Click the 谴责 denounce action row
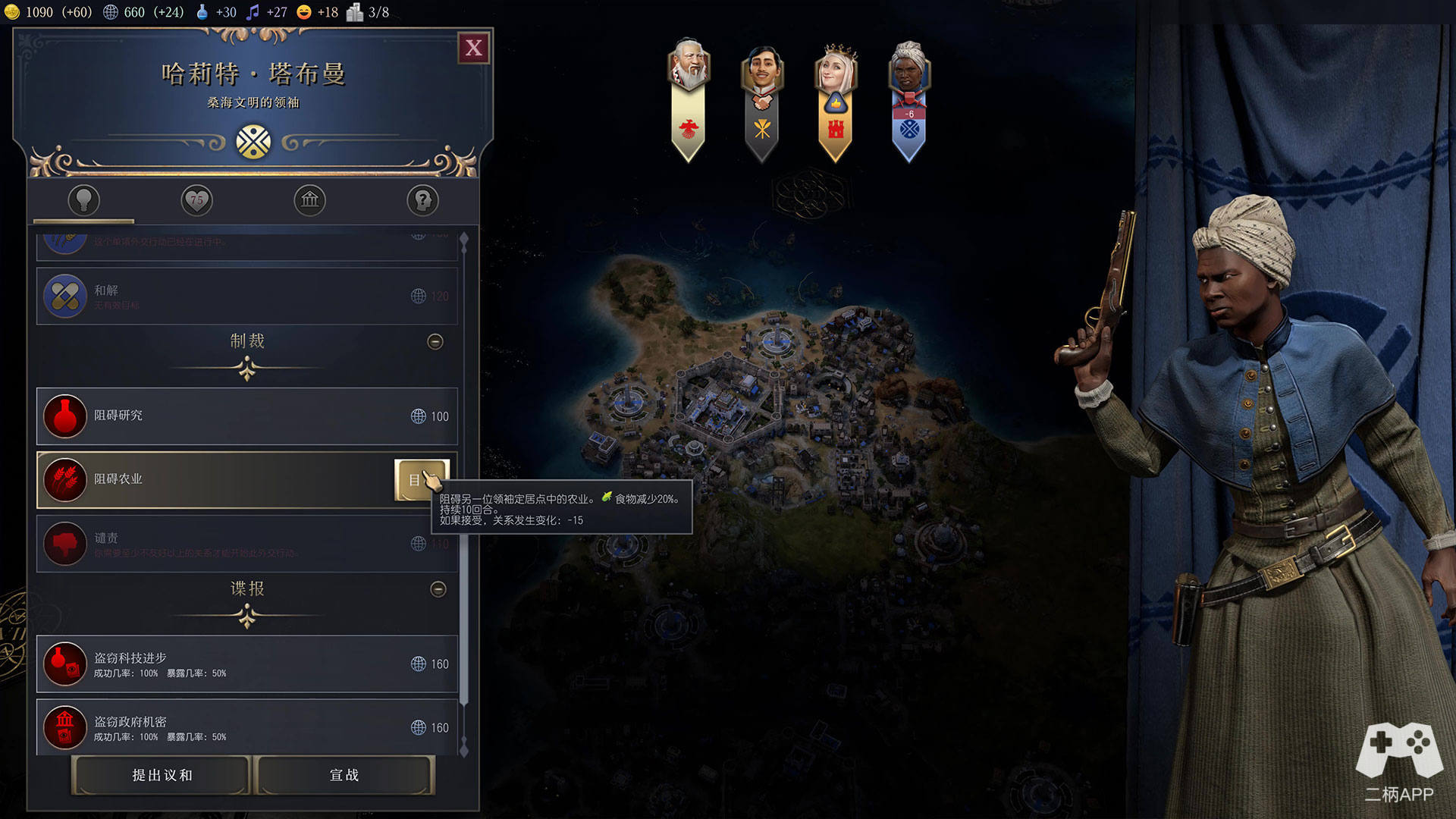1456x819 pixels. click(246, 544)
